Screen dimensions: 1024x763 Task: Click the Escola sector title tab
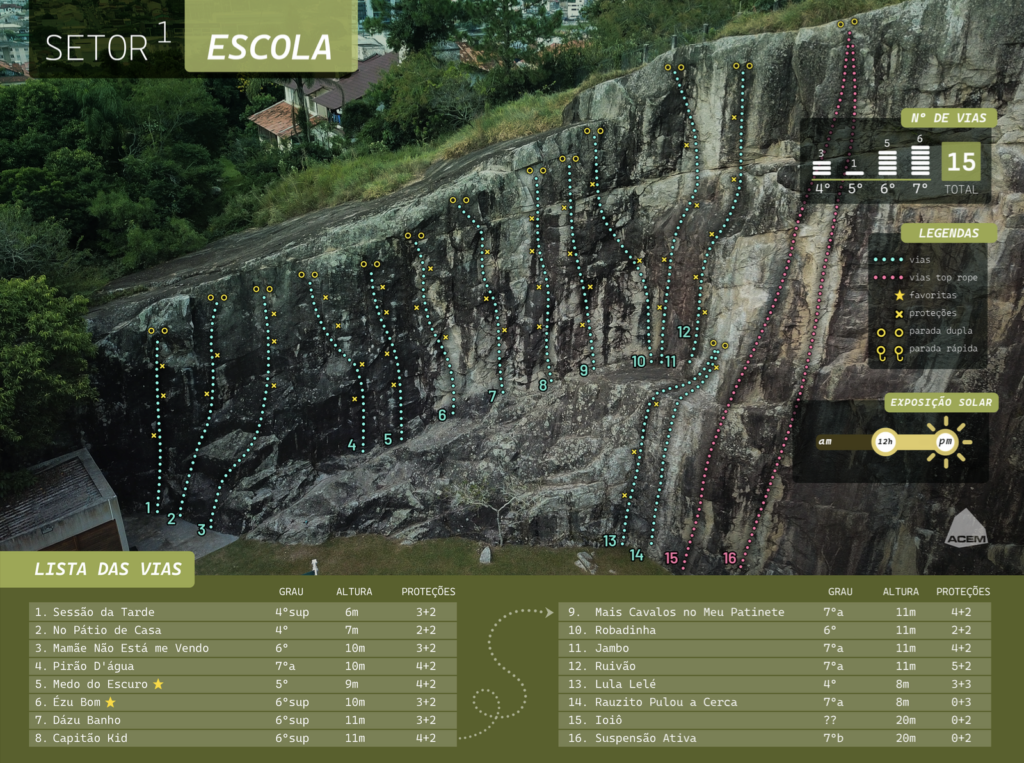pos(270,46)
